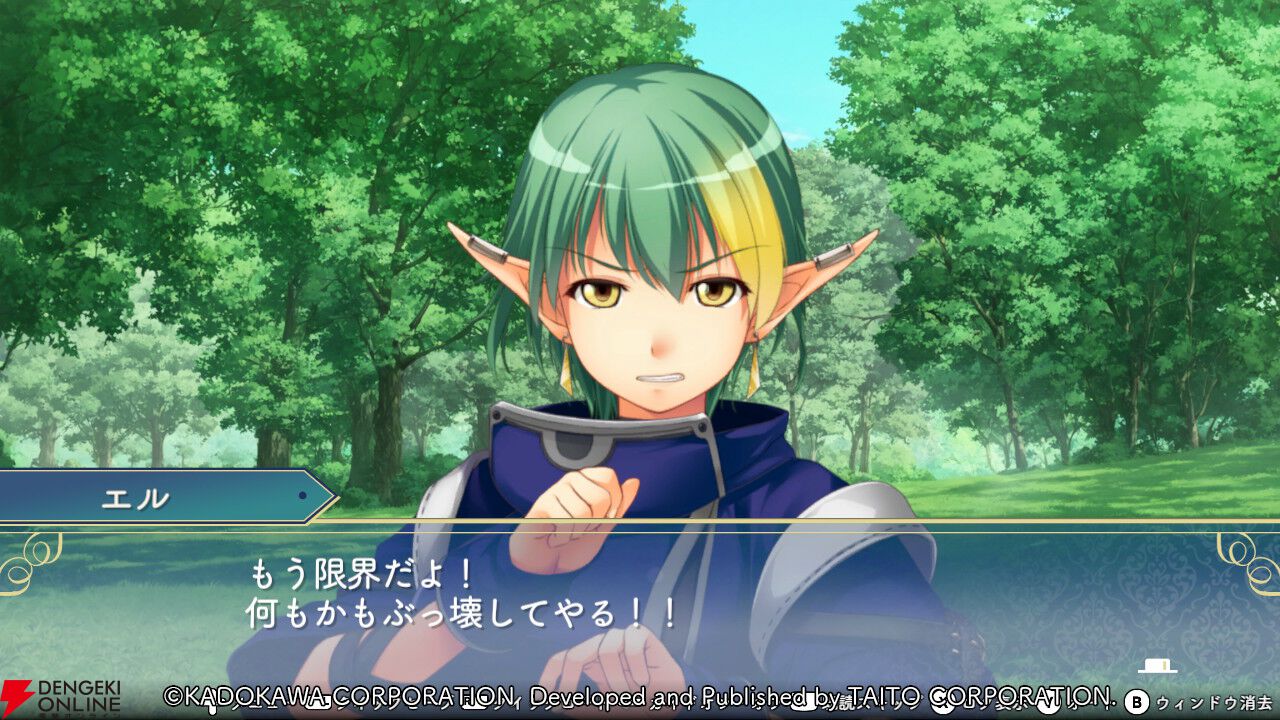
Task: Tap the 既読 read-skip icon in the bottom bar
Action: pyautogui.click(x=848, y=702)
